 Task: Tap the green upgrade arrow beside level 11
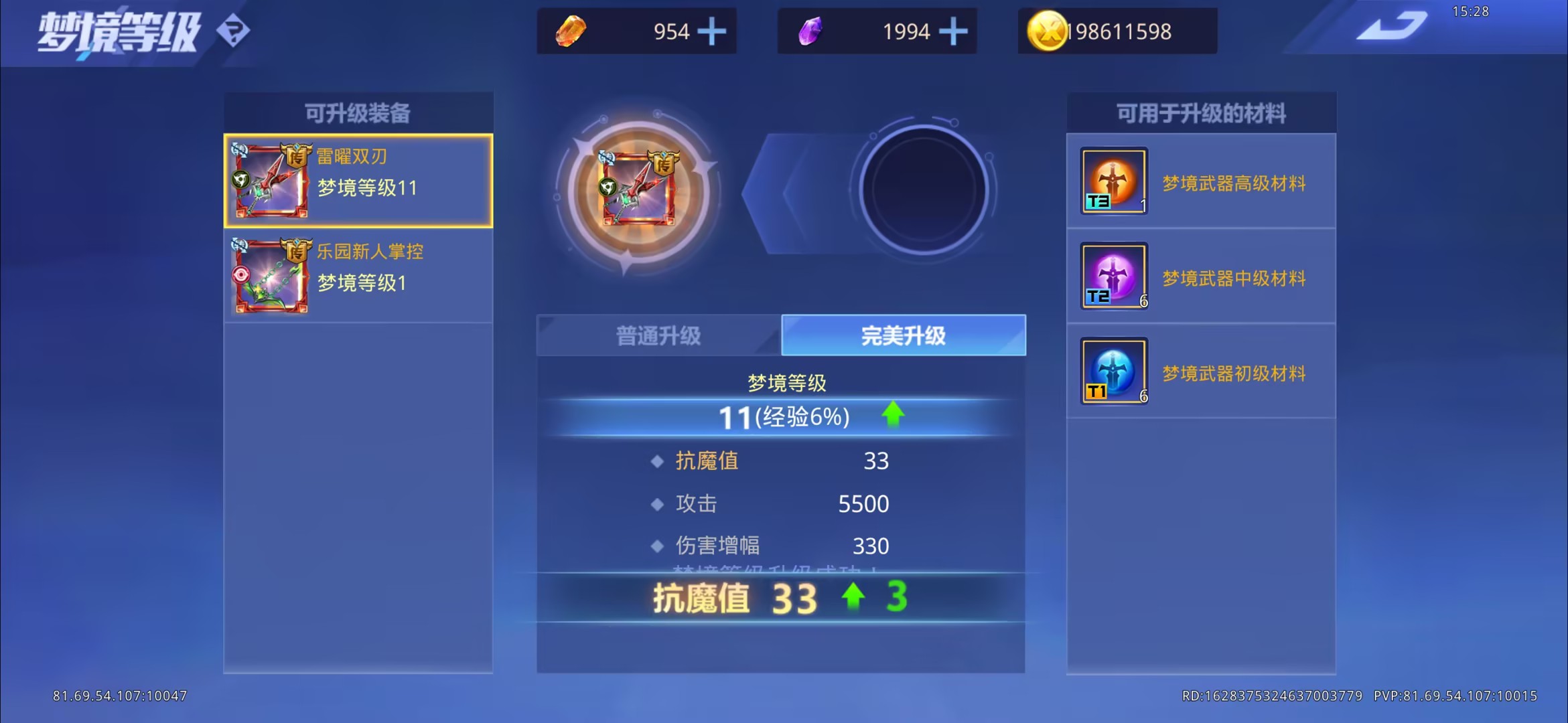point(894,415)
